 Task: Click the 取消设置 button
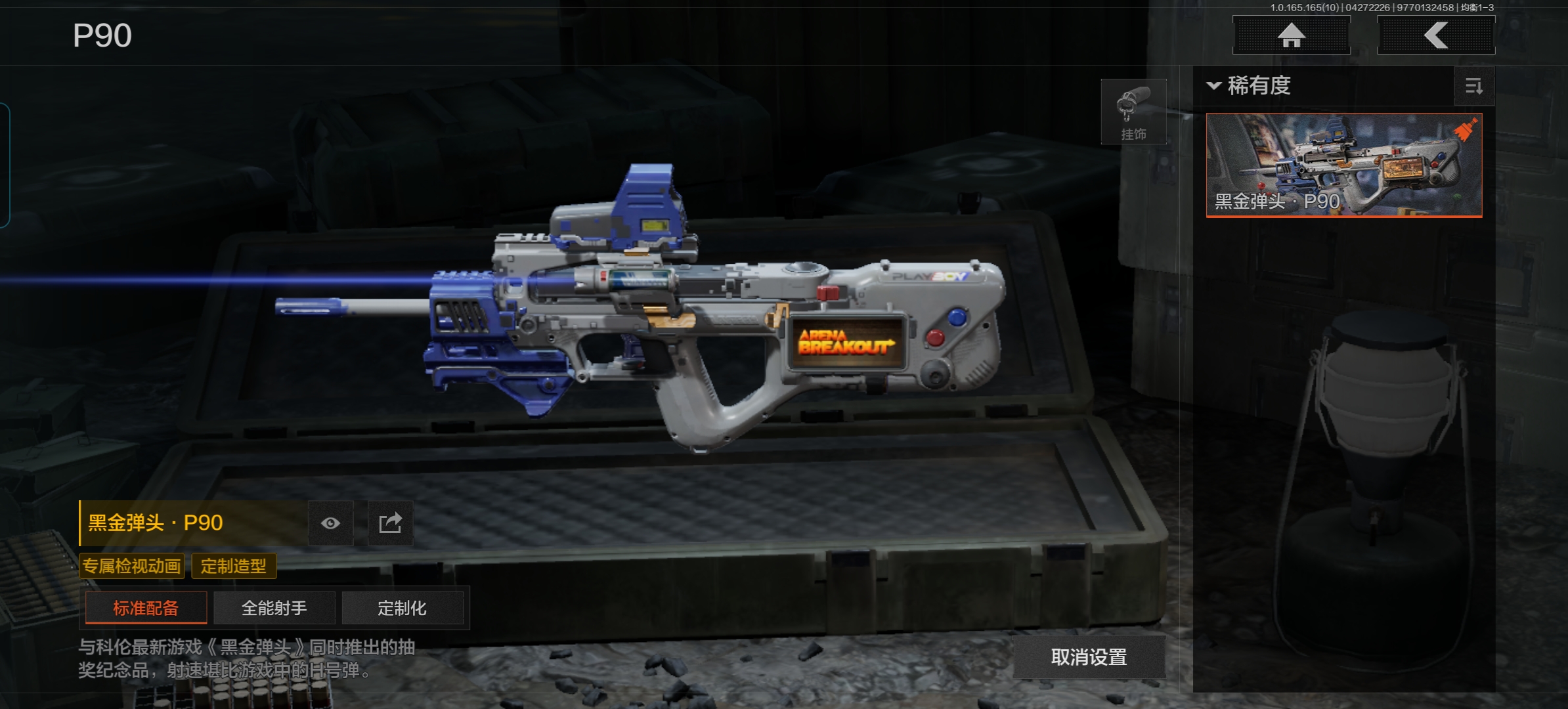coord(1089,657)
